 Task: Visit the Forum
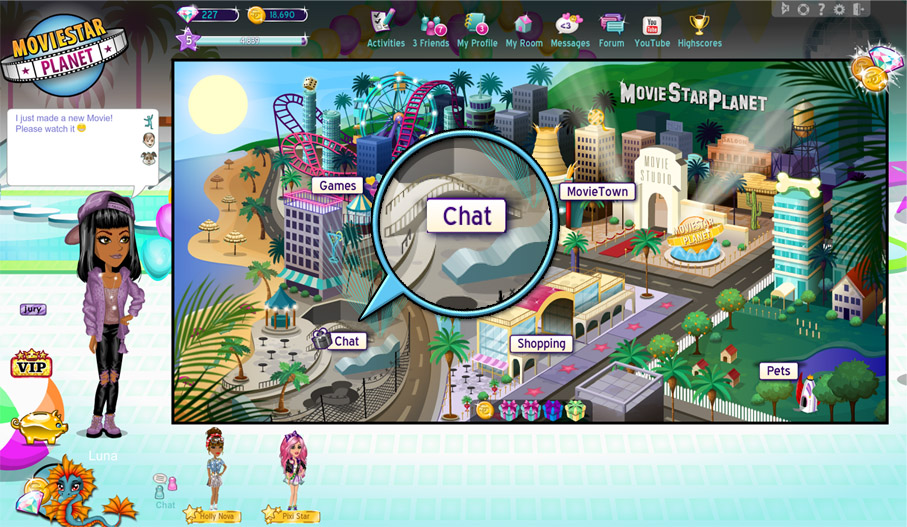[x=610, y=28]
